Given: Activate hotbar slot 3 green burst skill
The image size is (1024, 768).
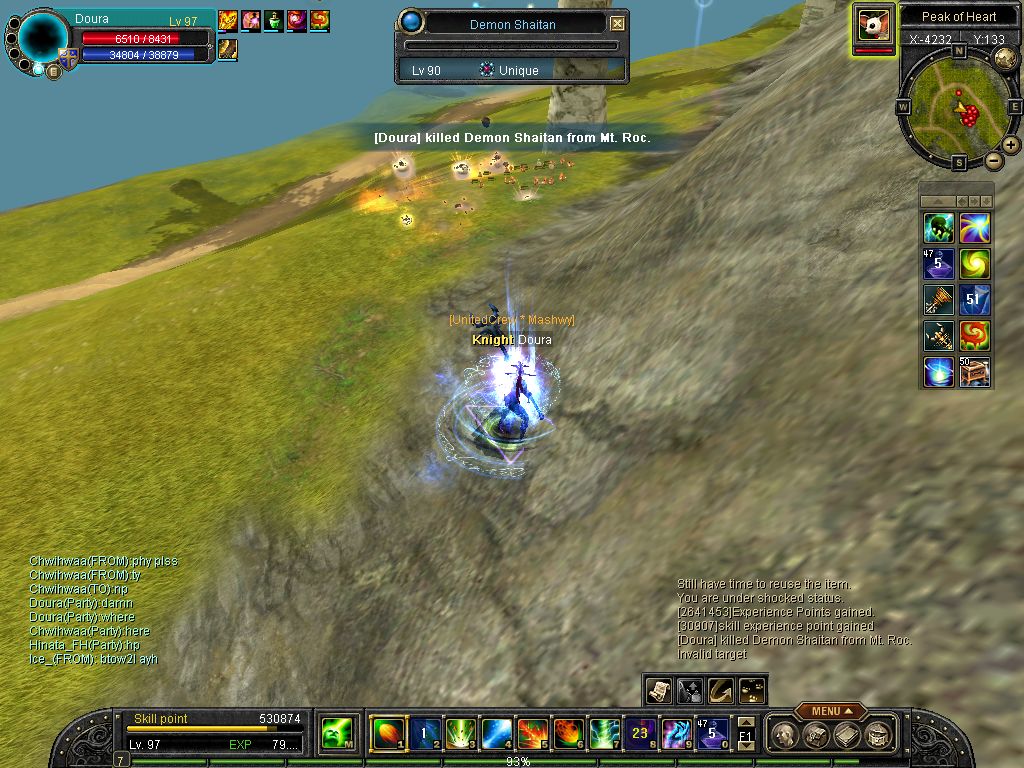Looking at the screenshot, I should 460,734.
